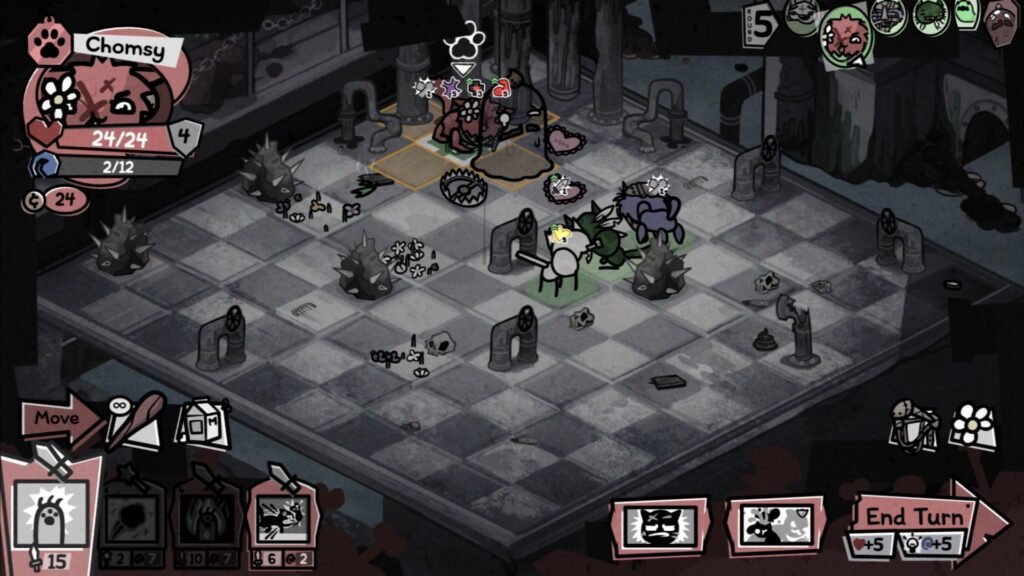This screenshot has height=576, width=1024.
Task: Click the pink paw print badge
Action: click(48, 43)
